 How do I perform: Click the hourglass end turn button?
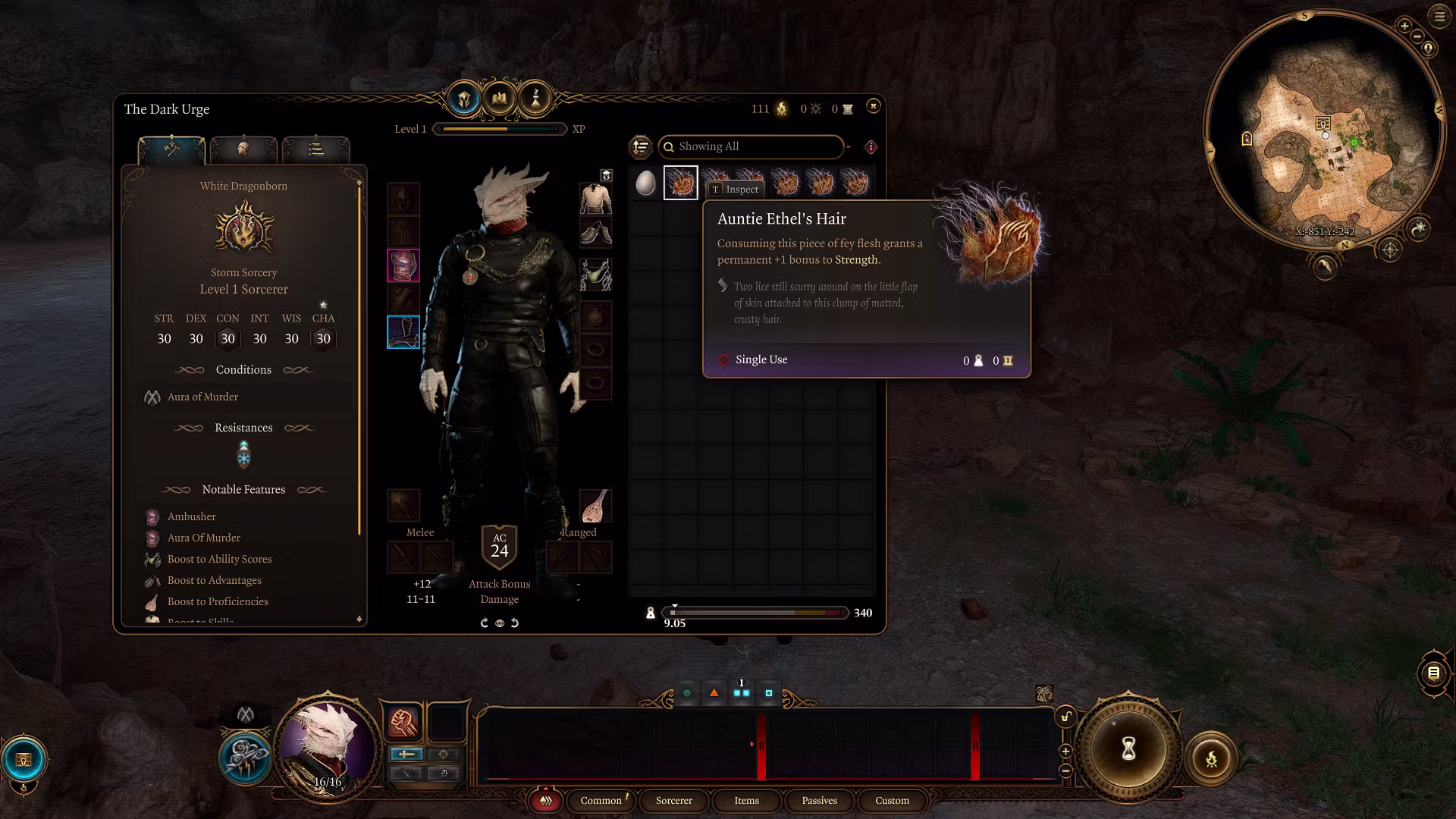tap(1128, 749)
